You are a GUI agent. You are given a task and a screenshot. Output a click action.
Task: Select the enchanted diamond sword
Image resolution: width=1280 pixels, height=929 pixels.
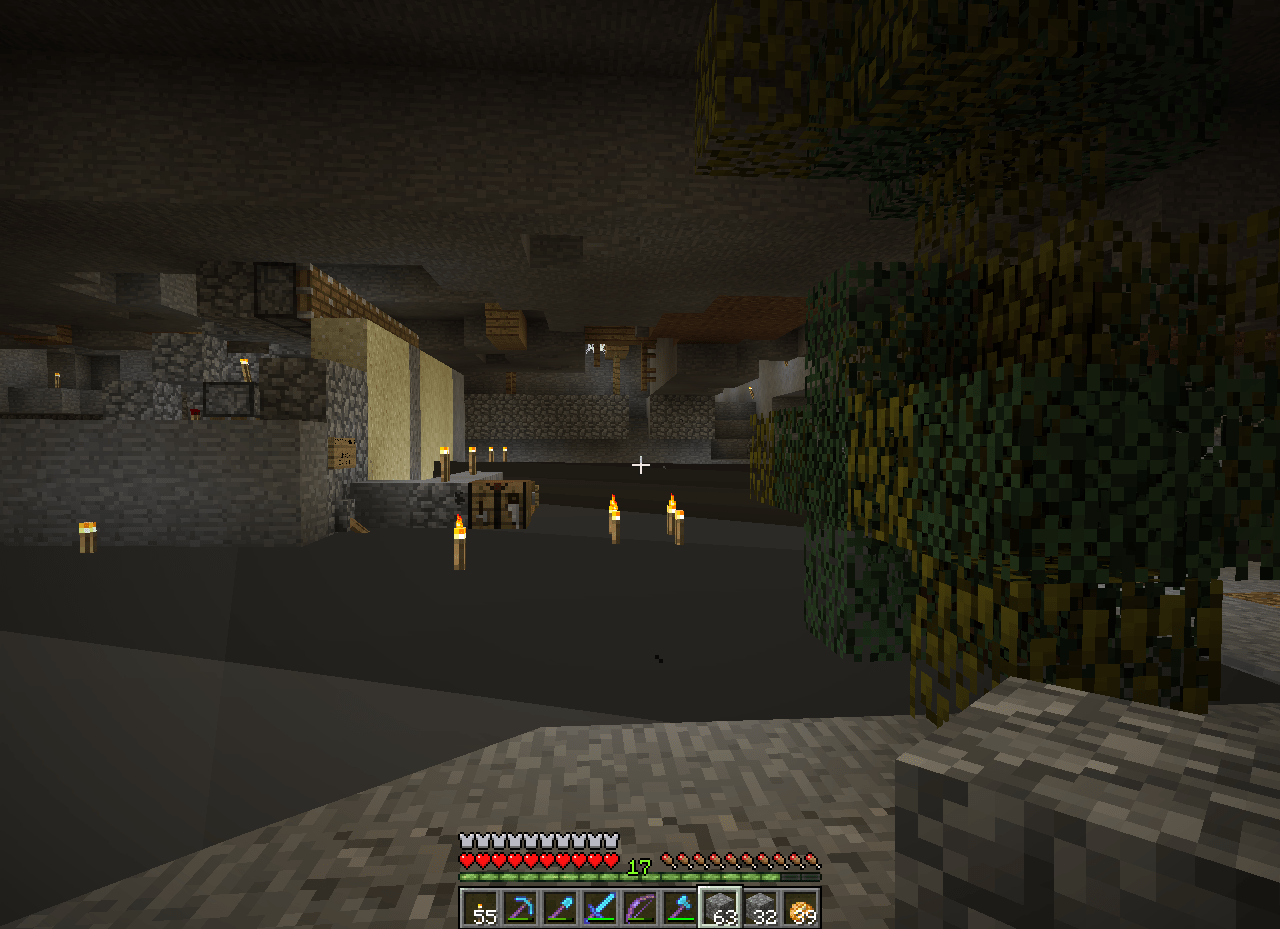click(x=598, y=908)
